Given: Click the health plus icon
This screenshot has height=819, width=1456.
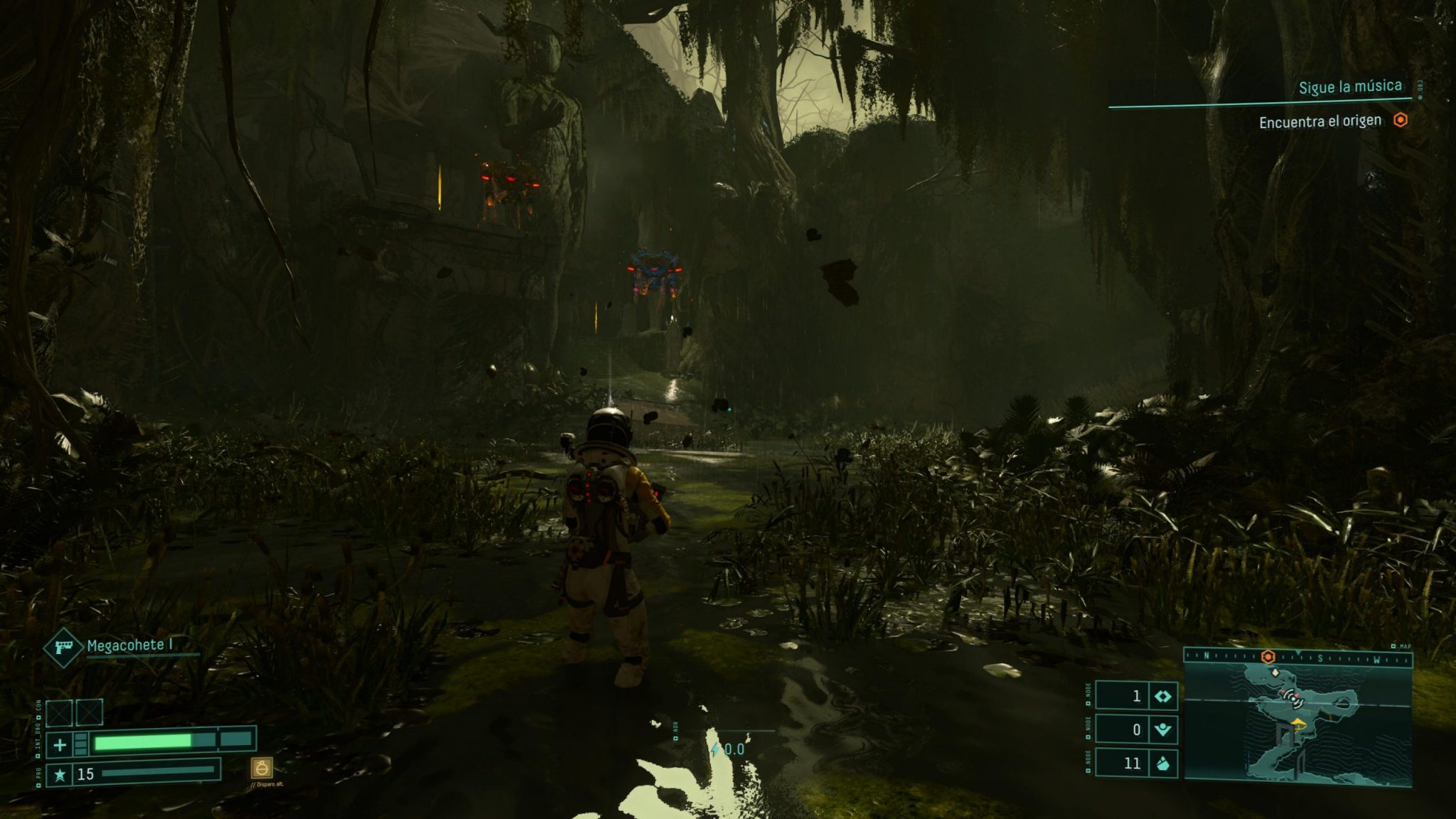Looking at the screenshot, I should coord(60,744).
